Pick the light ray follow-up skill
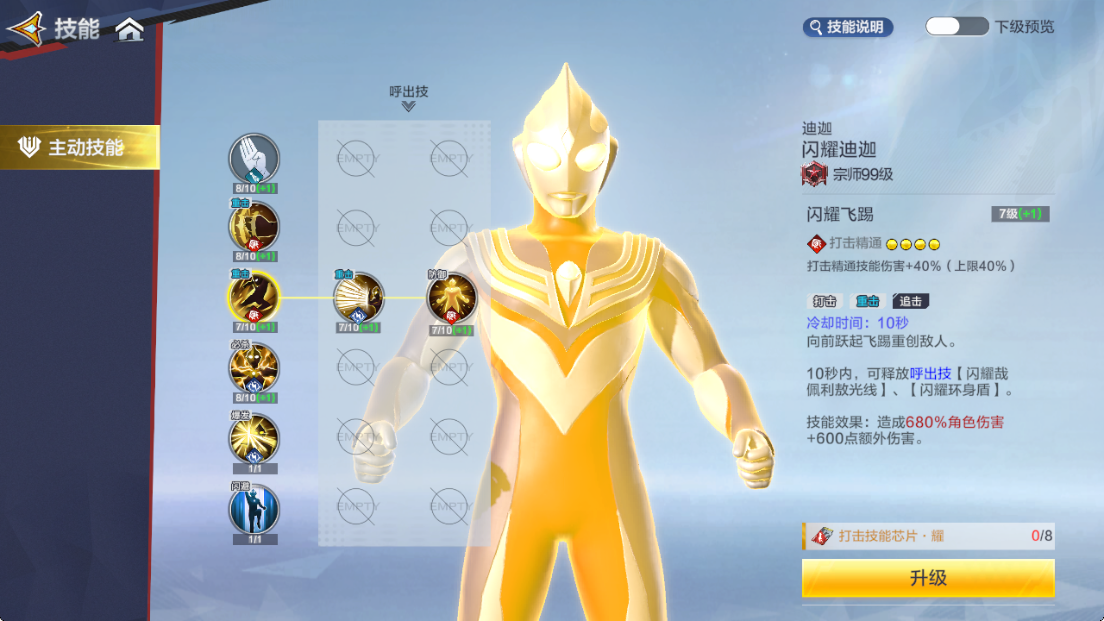This screenshot has height=621, width=1104. click(358, 297)
